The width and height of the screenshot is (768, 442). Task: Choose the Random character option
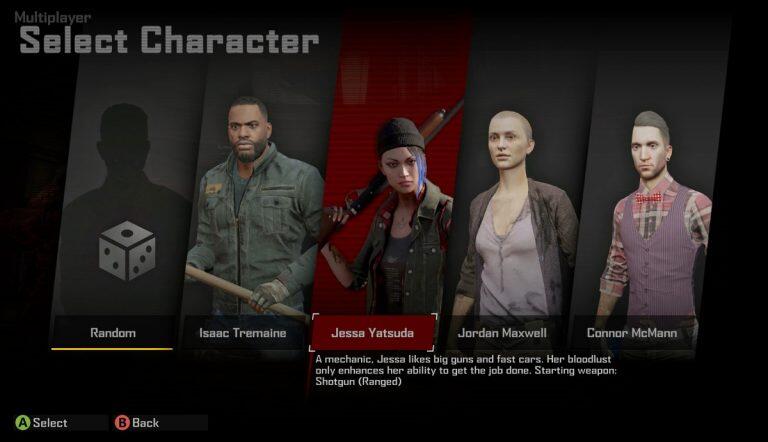pos(112,333)
